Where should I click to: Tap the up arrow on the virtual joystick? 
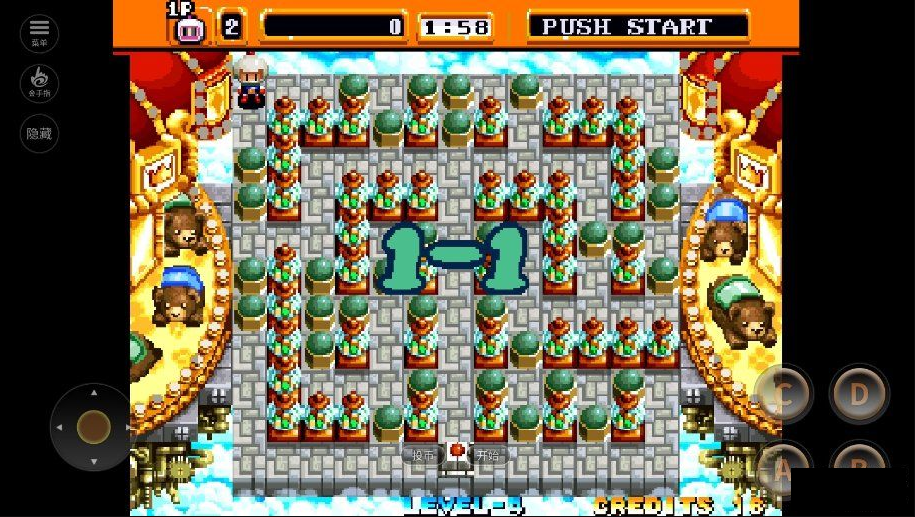point(94,393)
